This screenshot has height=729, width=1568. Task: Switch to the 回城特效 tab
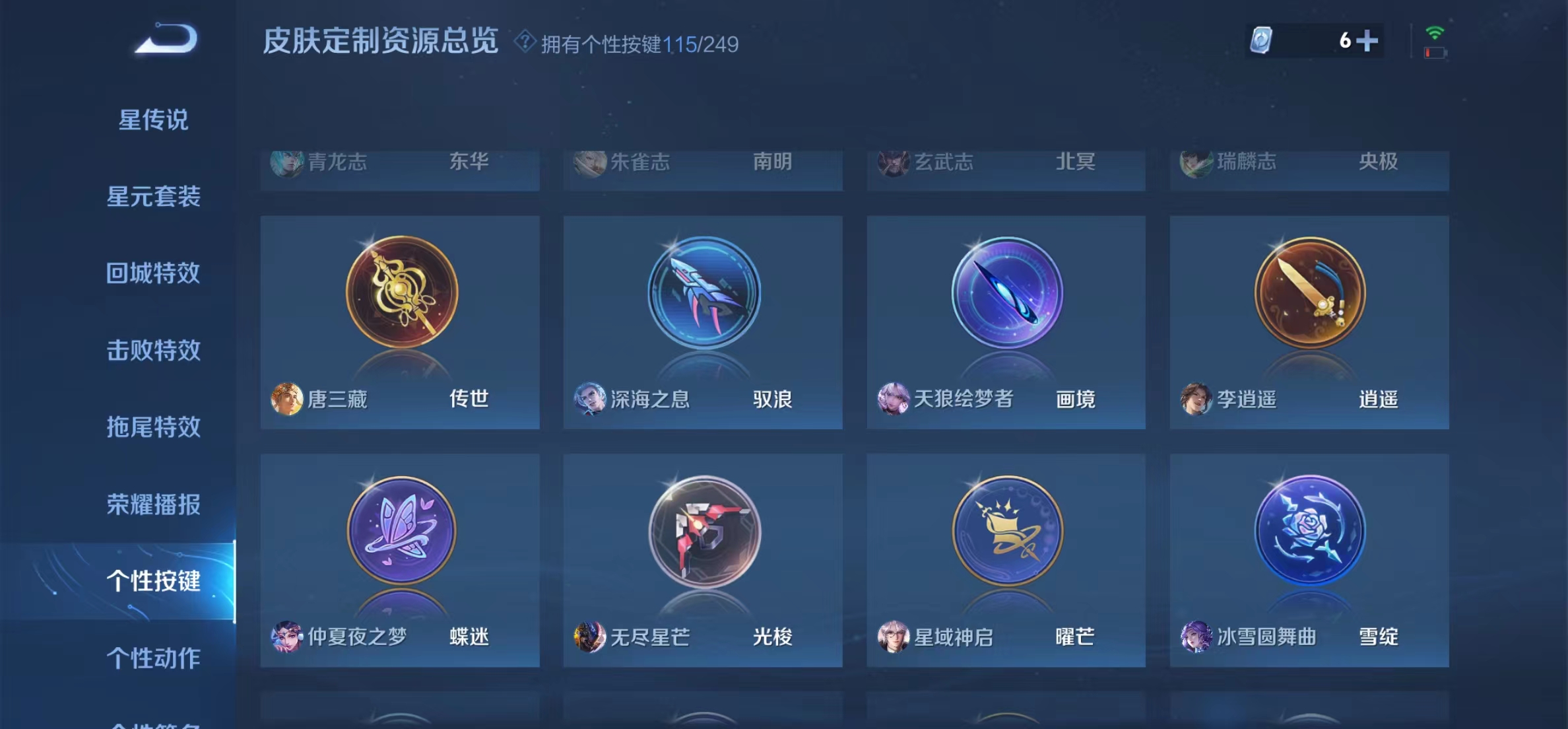click(x=153, y=274)
